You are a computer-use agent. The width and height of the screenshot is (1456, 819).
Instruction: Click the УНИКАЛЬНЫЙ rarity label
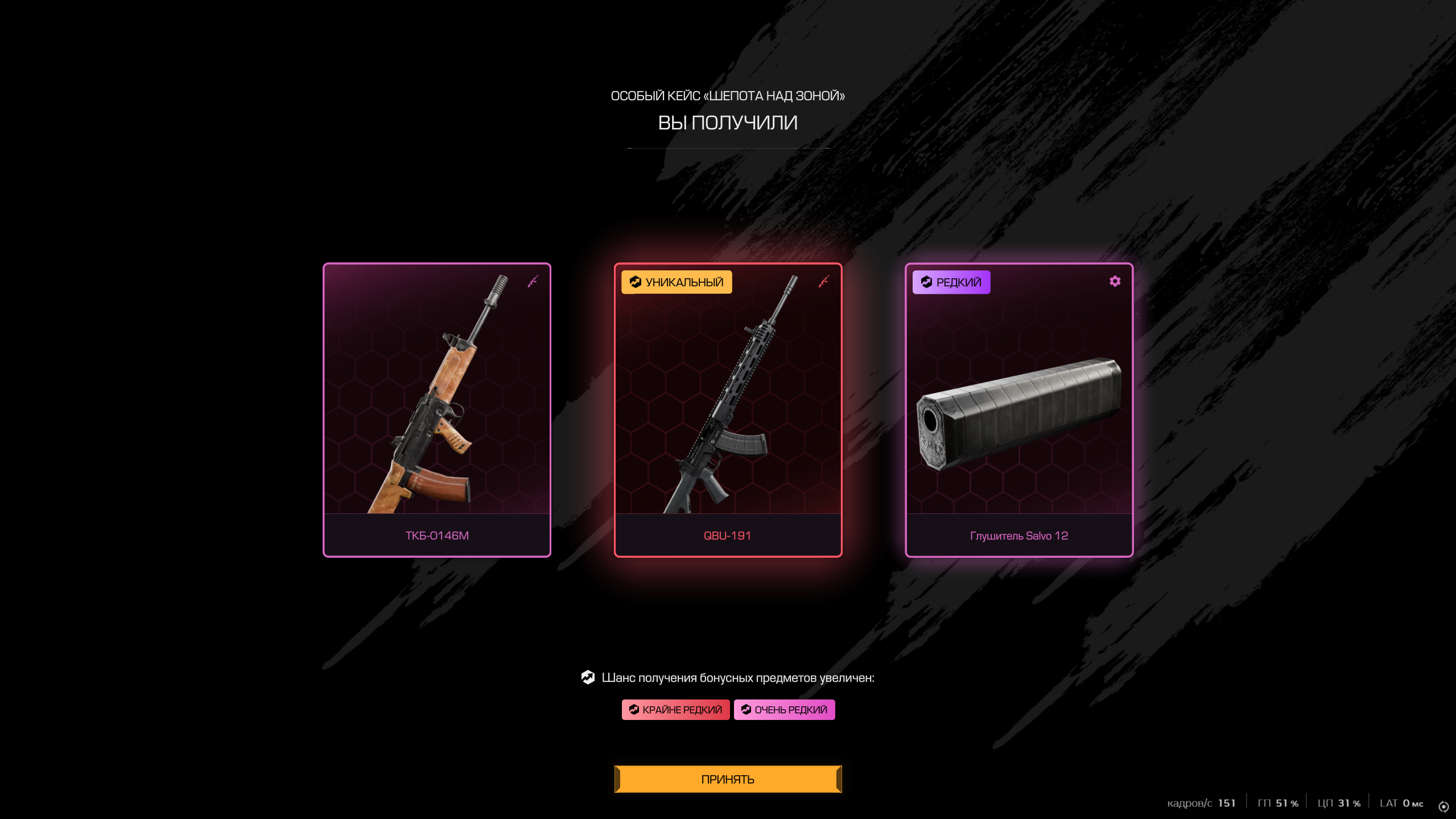(677, 282)
